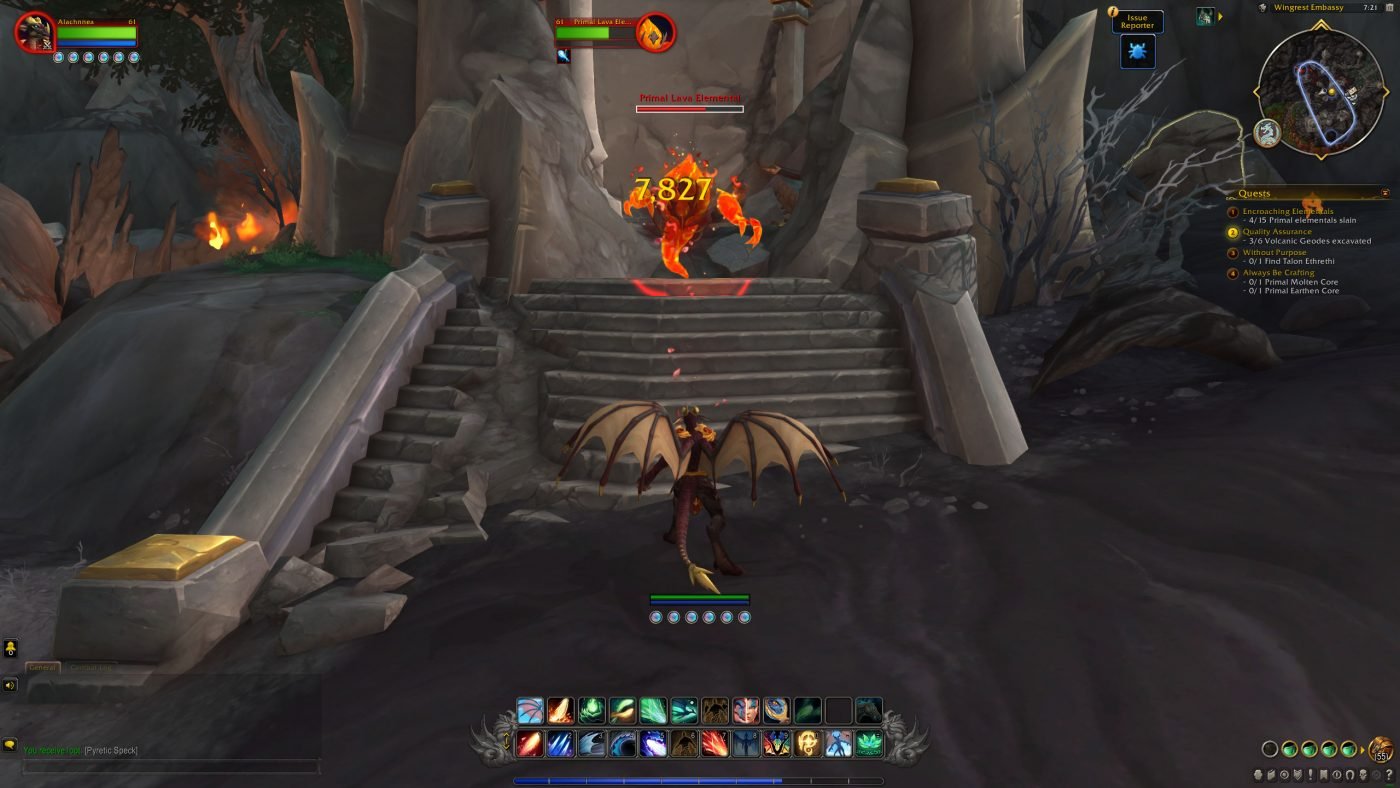Click the Primal Lava Elemental target portrait

click(x=656, y=32)
